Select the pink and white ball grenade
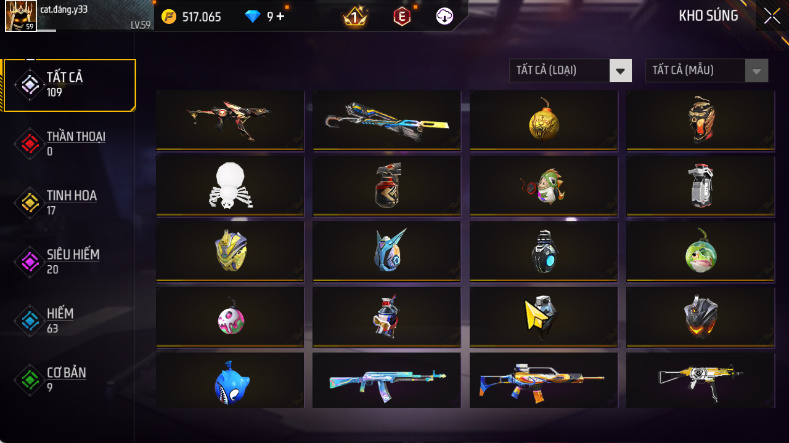This screenshot has width=789, height=443. [x=231, y=317]
